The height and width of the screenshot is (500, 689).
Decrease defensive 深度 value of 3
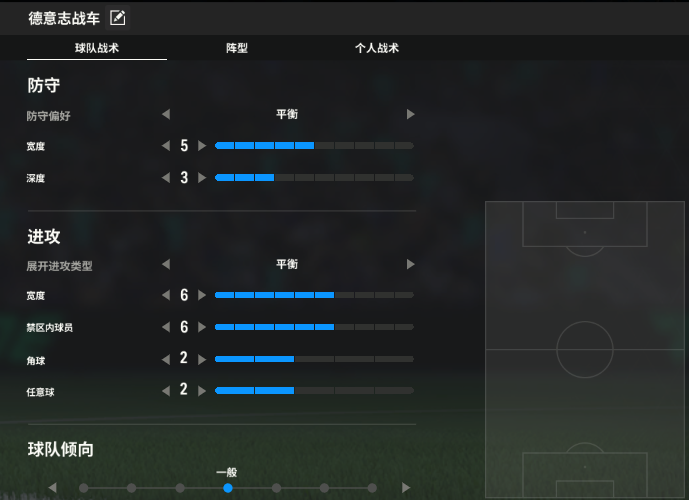click(166, 178)
